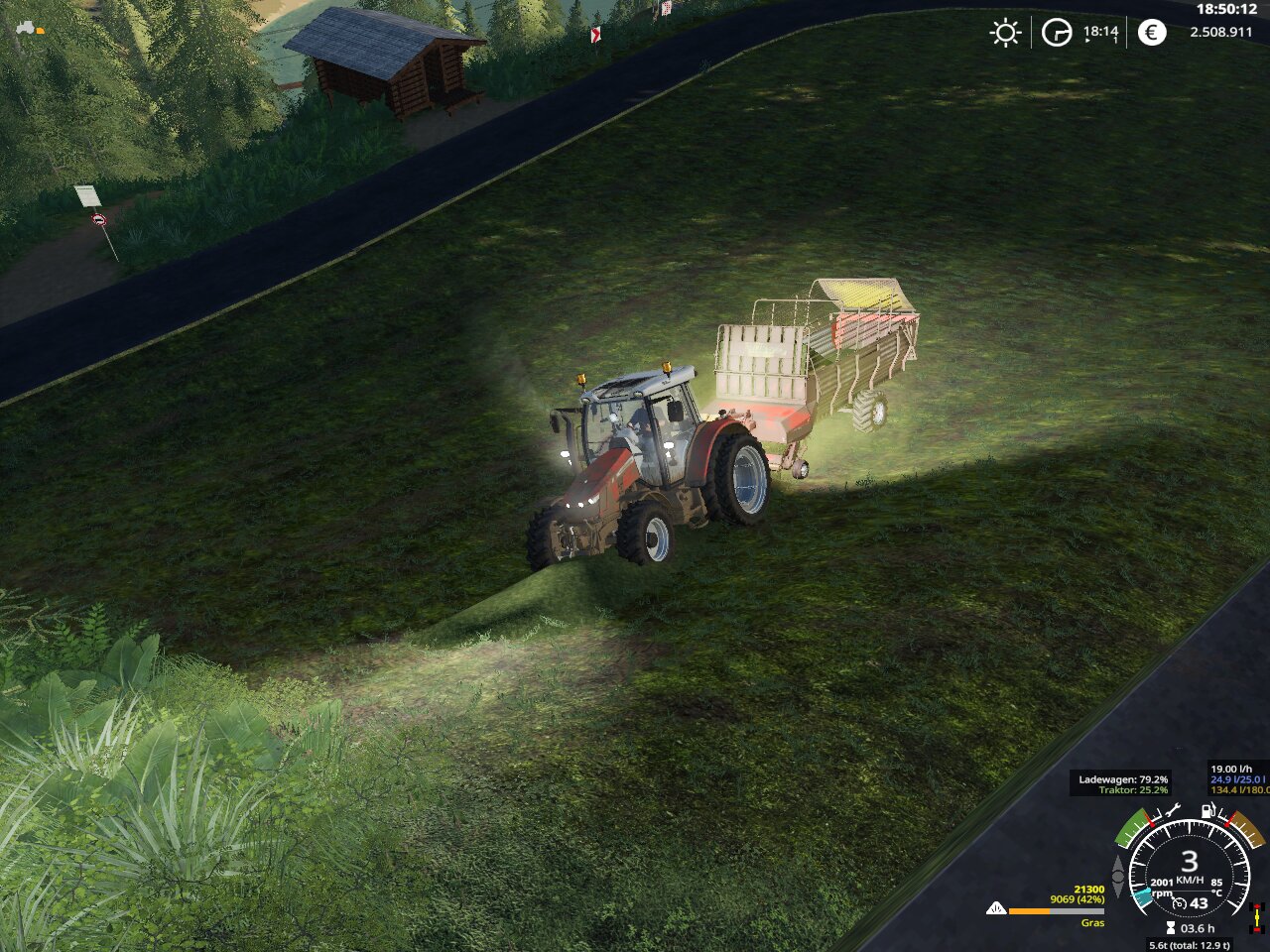
Task: Click the fuel pump gauge icon
Action: [x=1207, y=810]
